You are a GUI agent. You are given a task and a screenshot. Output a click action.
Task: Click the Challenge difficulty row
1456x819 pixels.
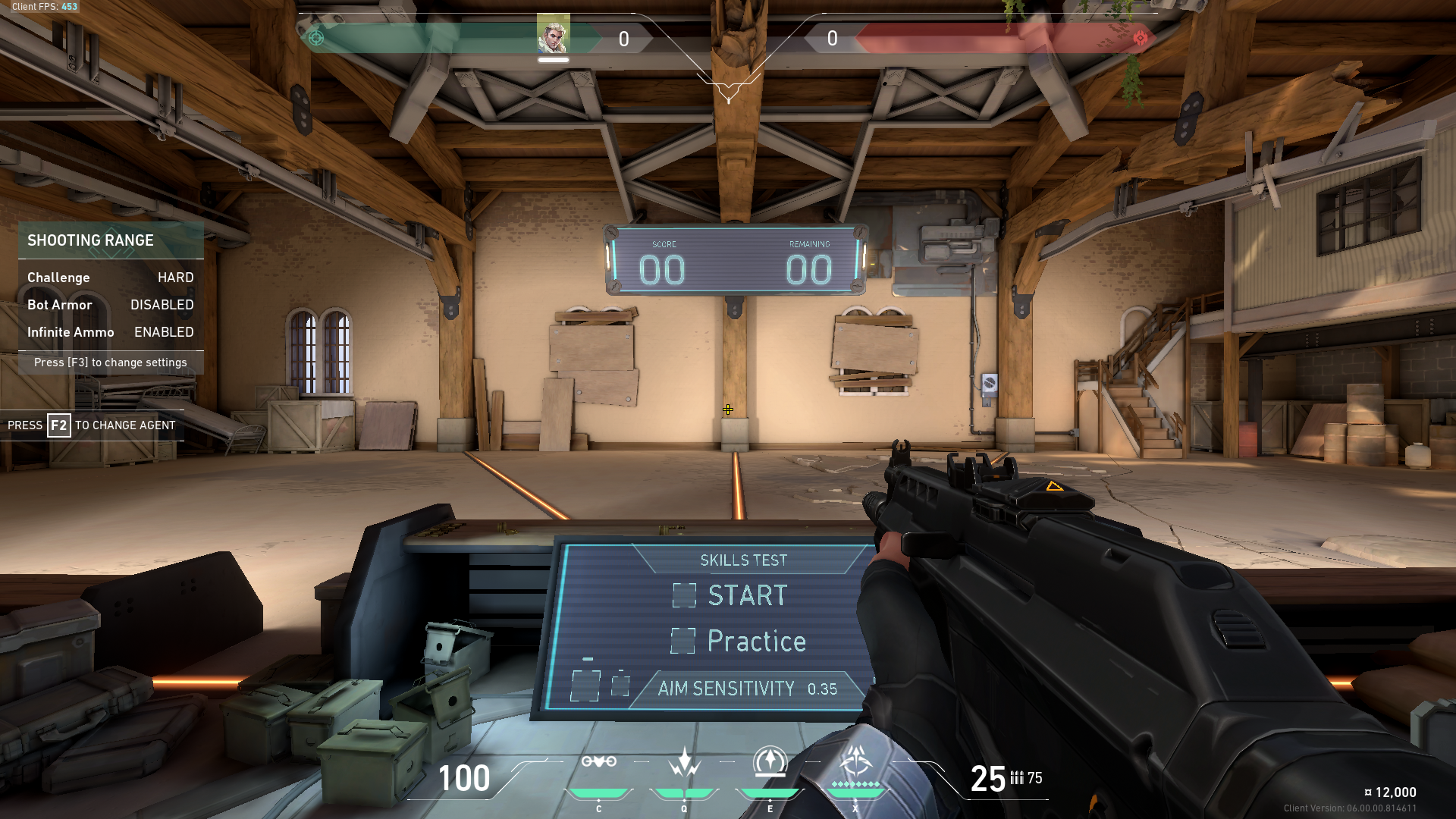[111, 278]
